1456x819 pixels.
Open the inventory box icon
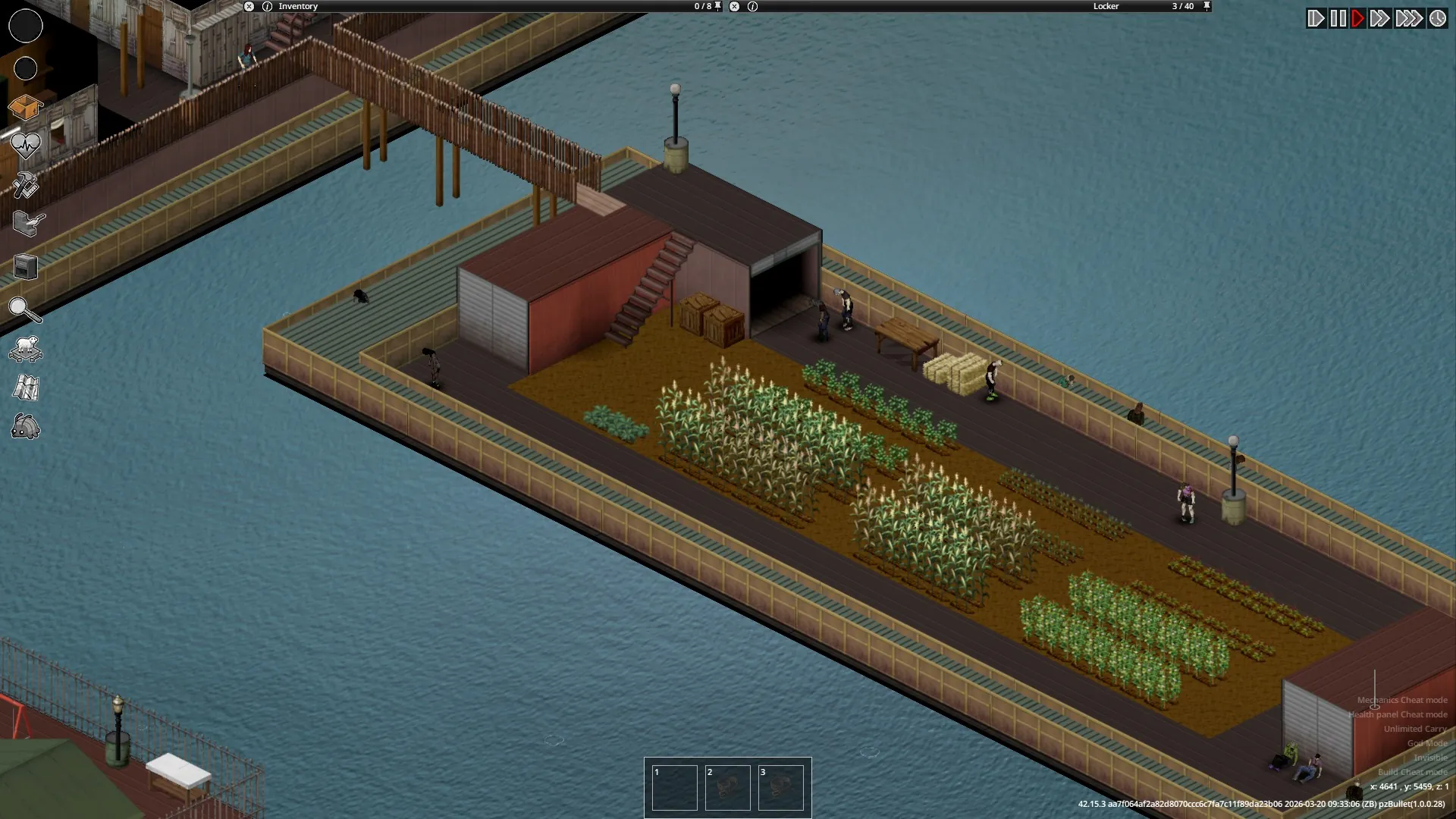click(25, 108)
